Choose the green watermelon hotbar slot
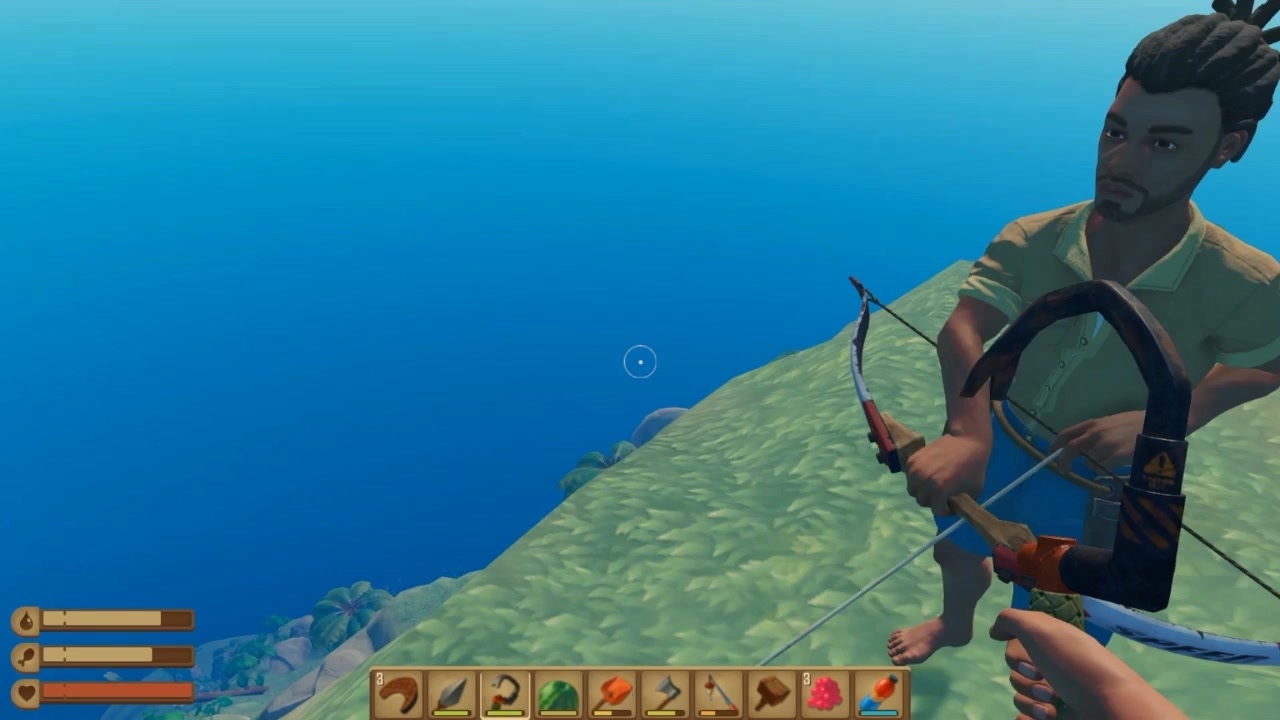The width and height of the screenshot is (1280, 720). tap(558, 694)
